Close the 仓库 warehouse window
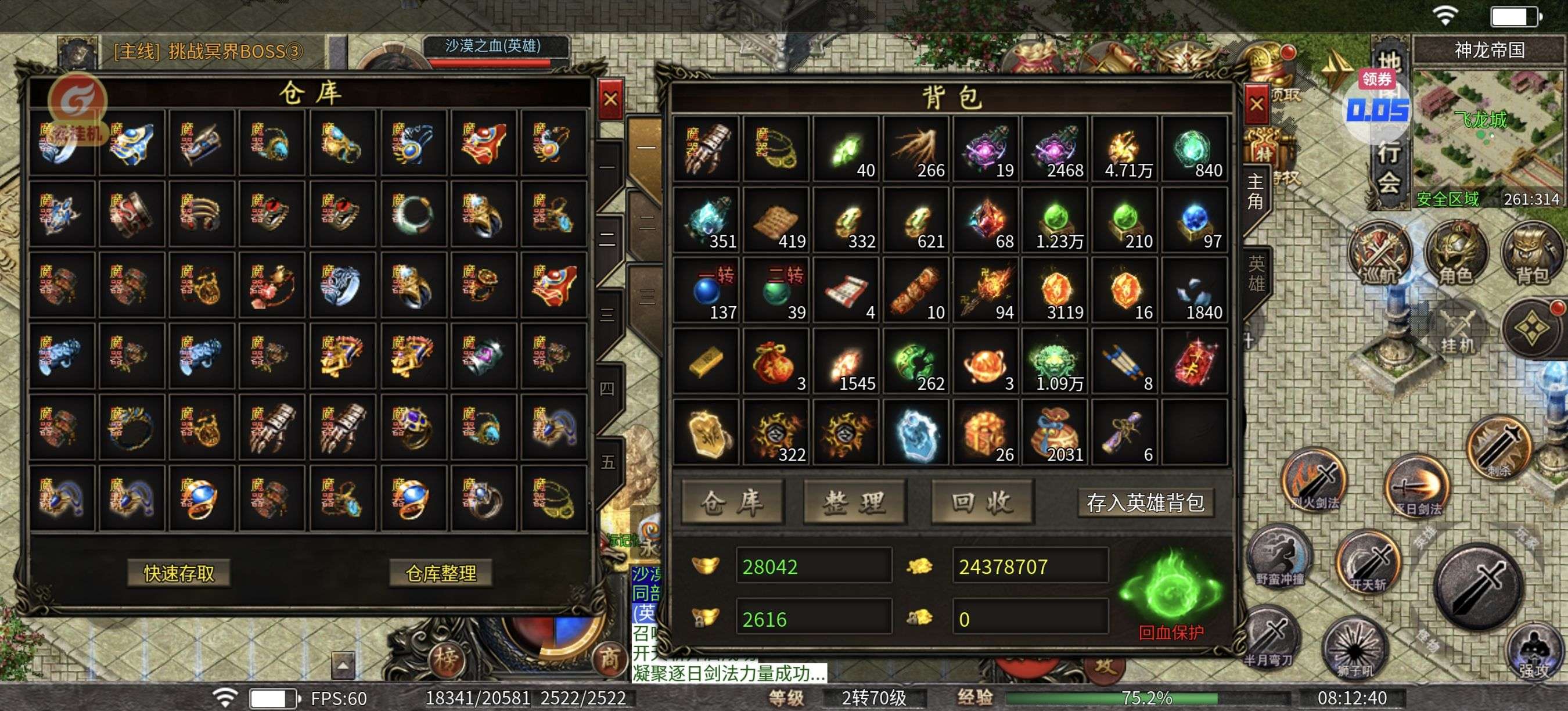The height and width of the screenshot is (711, 1568). pos(610,99)
